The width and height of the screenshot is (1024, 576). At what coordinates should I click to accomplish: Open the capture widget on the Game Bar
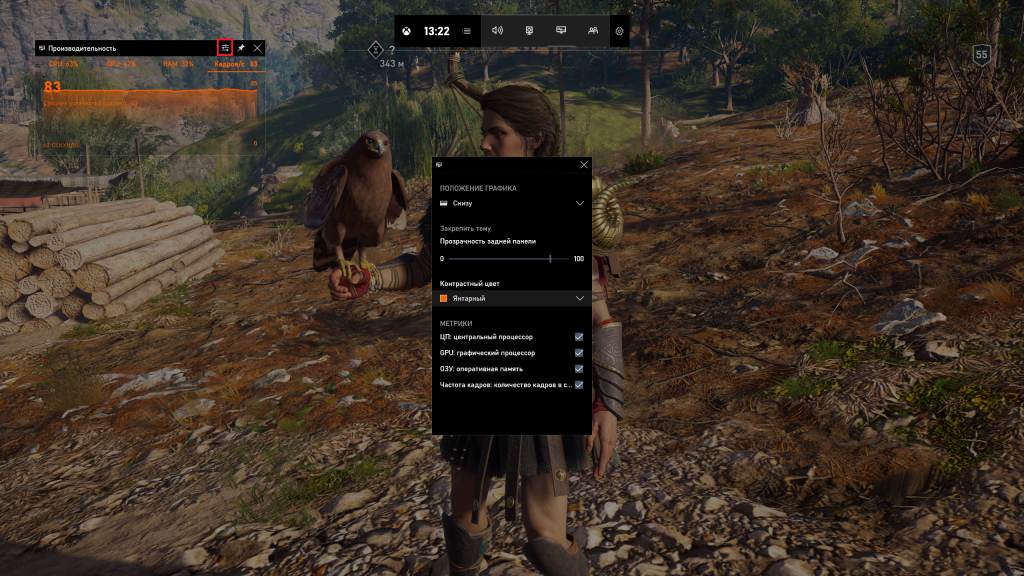(529, 30)
